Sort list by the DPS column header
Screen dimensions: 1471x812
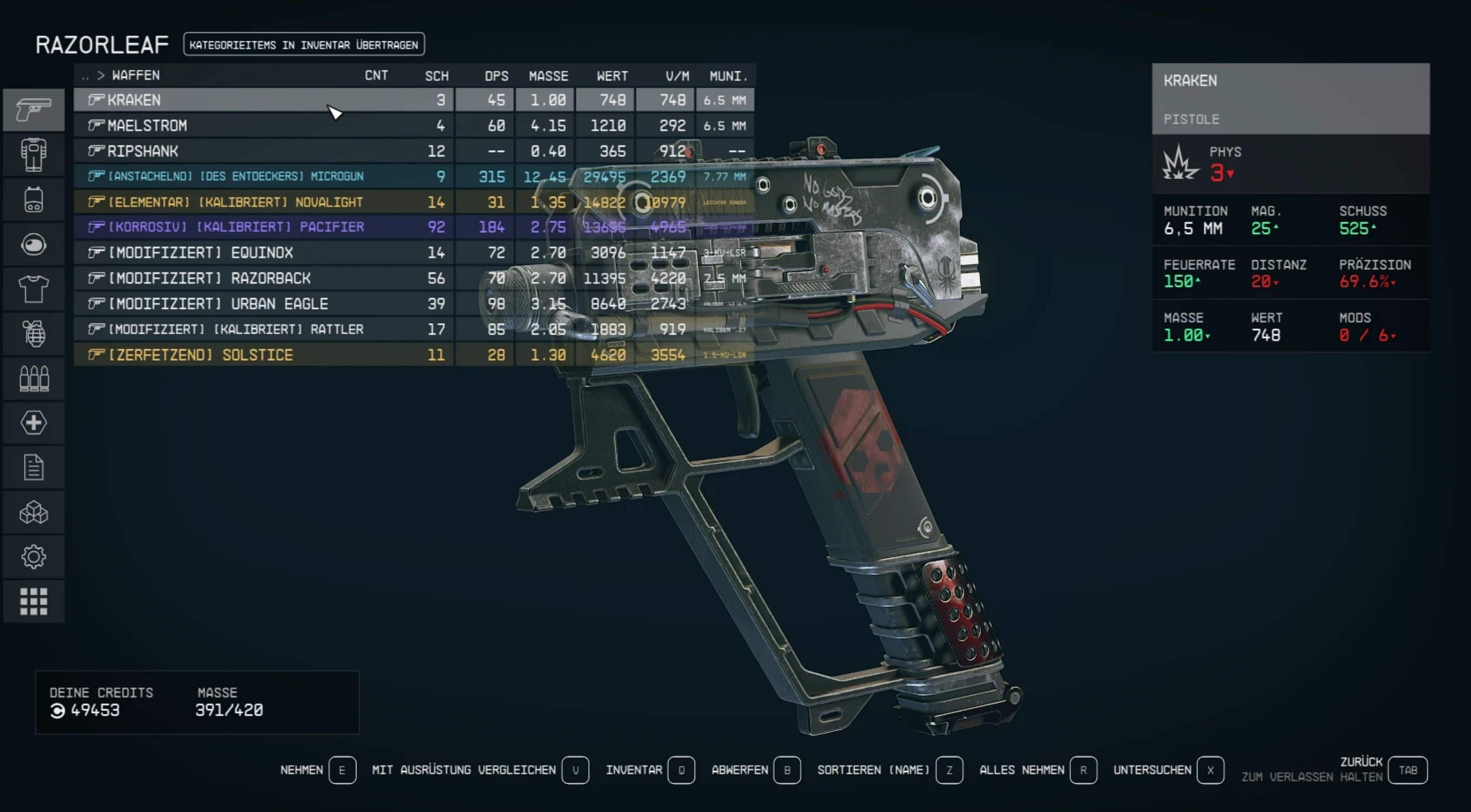click(496, 76)
